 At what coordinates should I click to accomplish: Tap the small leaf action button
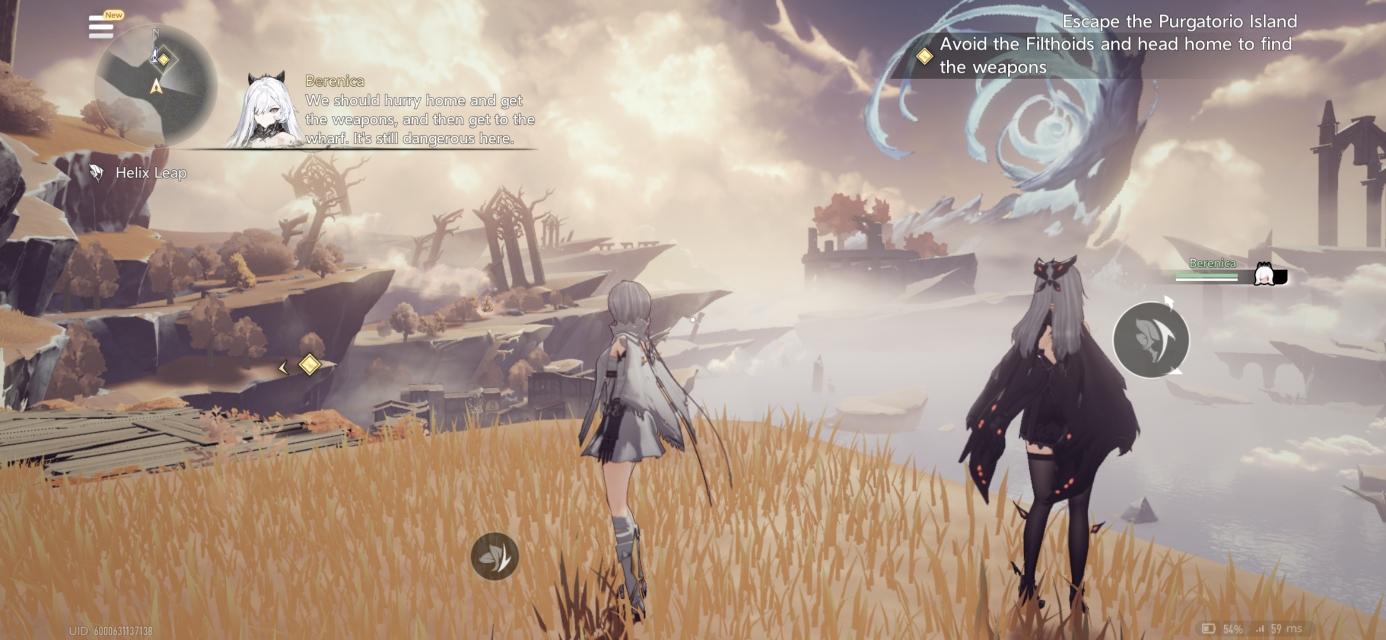pyautogui.click(x=495, y=556)
